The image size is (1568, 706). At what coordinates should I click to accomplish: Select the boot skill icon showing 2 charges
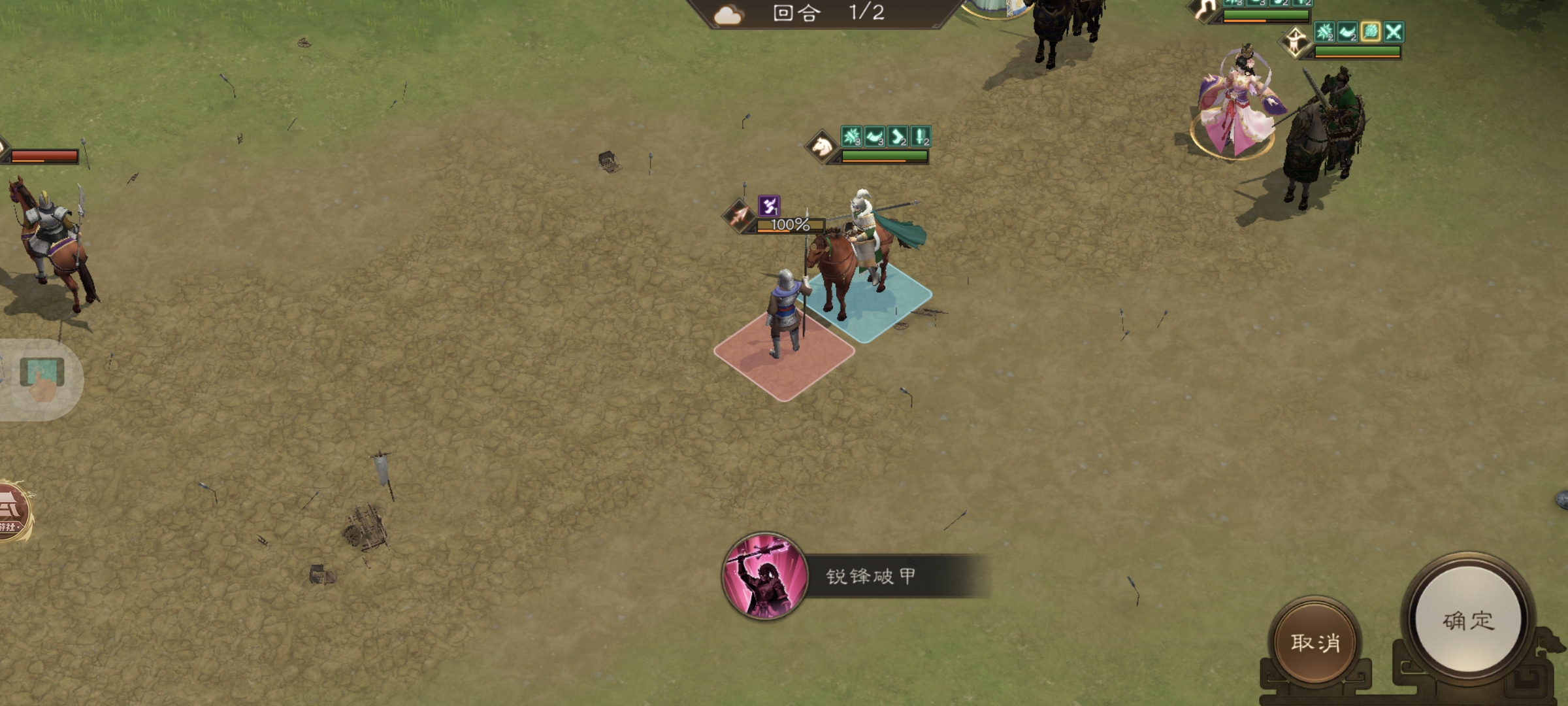pos(896,137)
